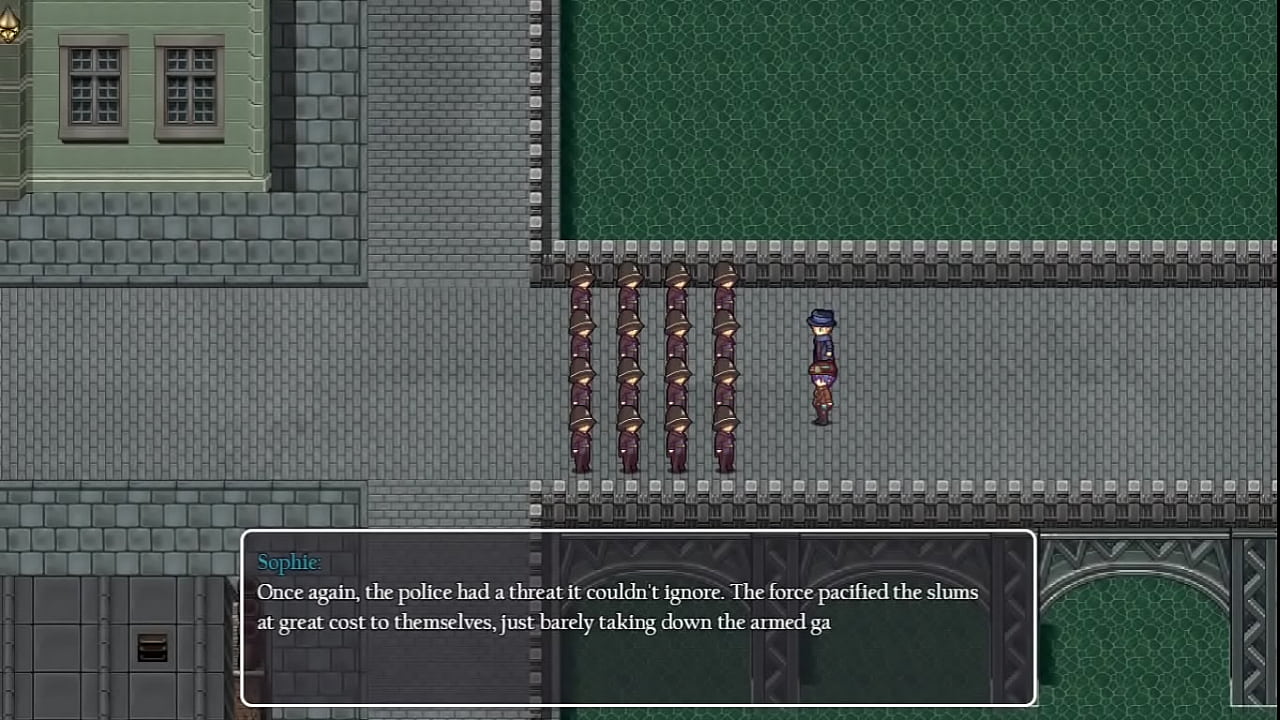Screen dimensions: 1280x720
Task: Click the locker sprite in the bottom-left building
Action: tap(150, 648)
